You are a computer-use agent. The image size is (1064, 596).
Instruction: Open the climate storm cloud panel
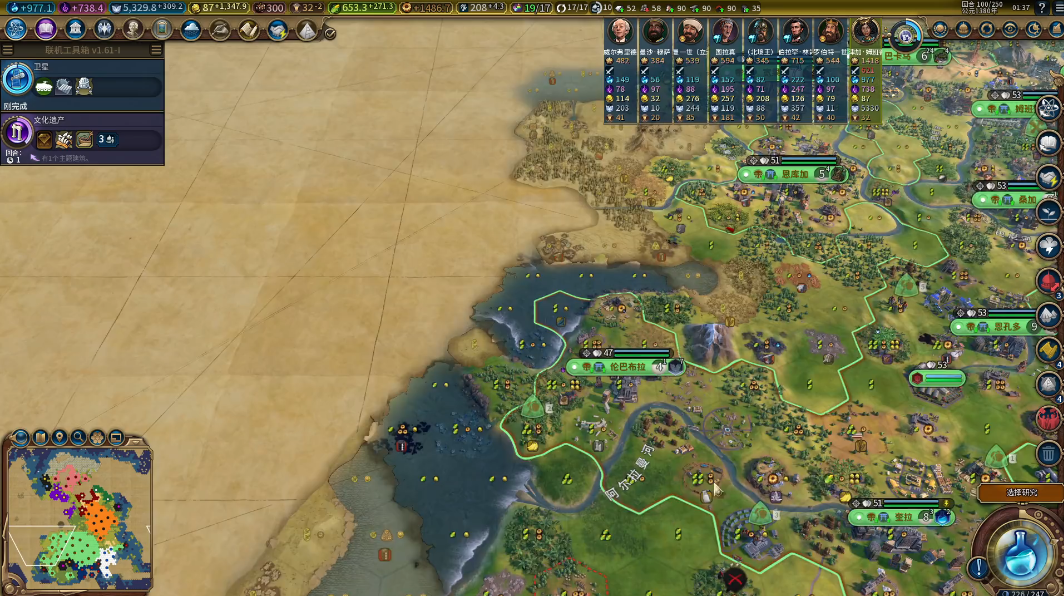191,29
